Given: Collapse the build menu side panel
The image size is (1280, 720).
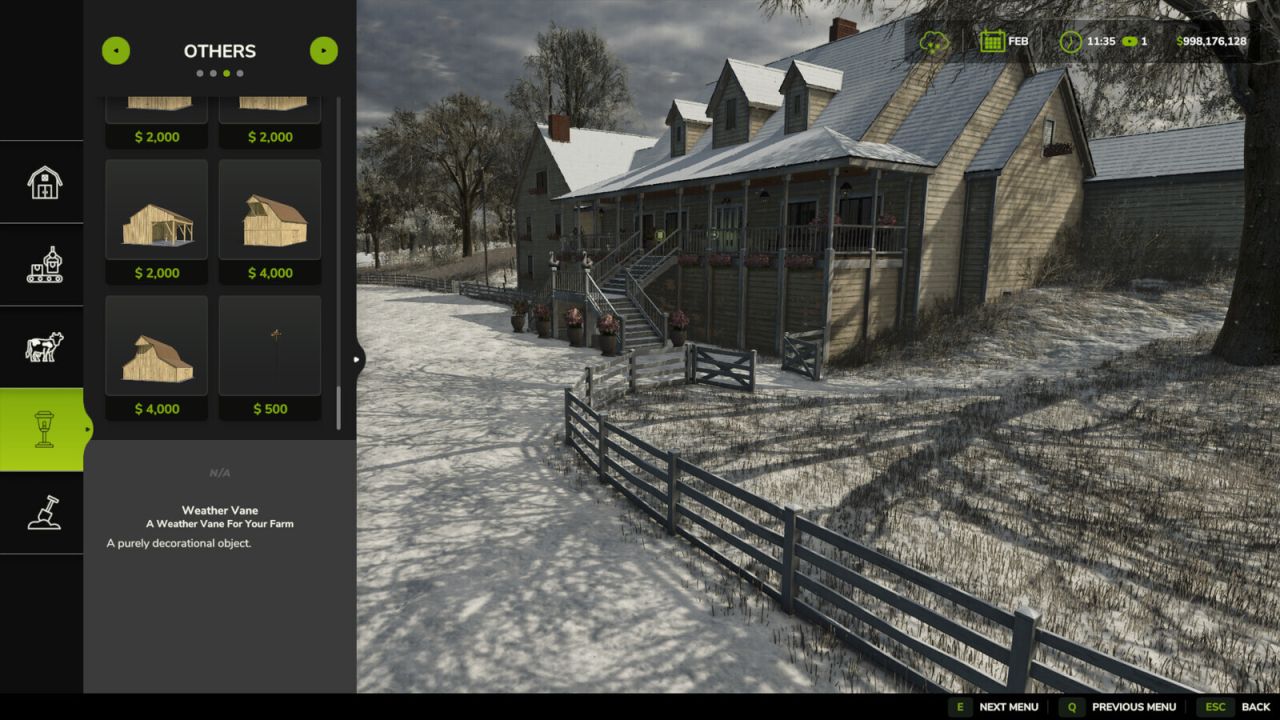Looking at the screenshot, I should [x=358, y=358].
